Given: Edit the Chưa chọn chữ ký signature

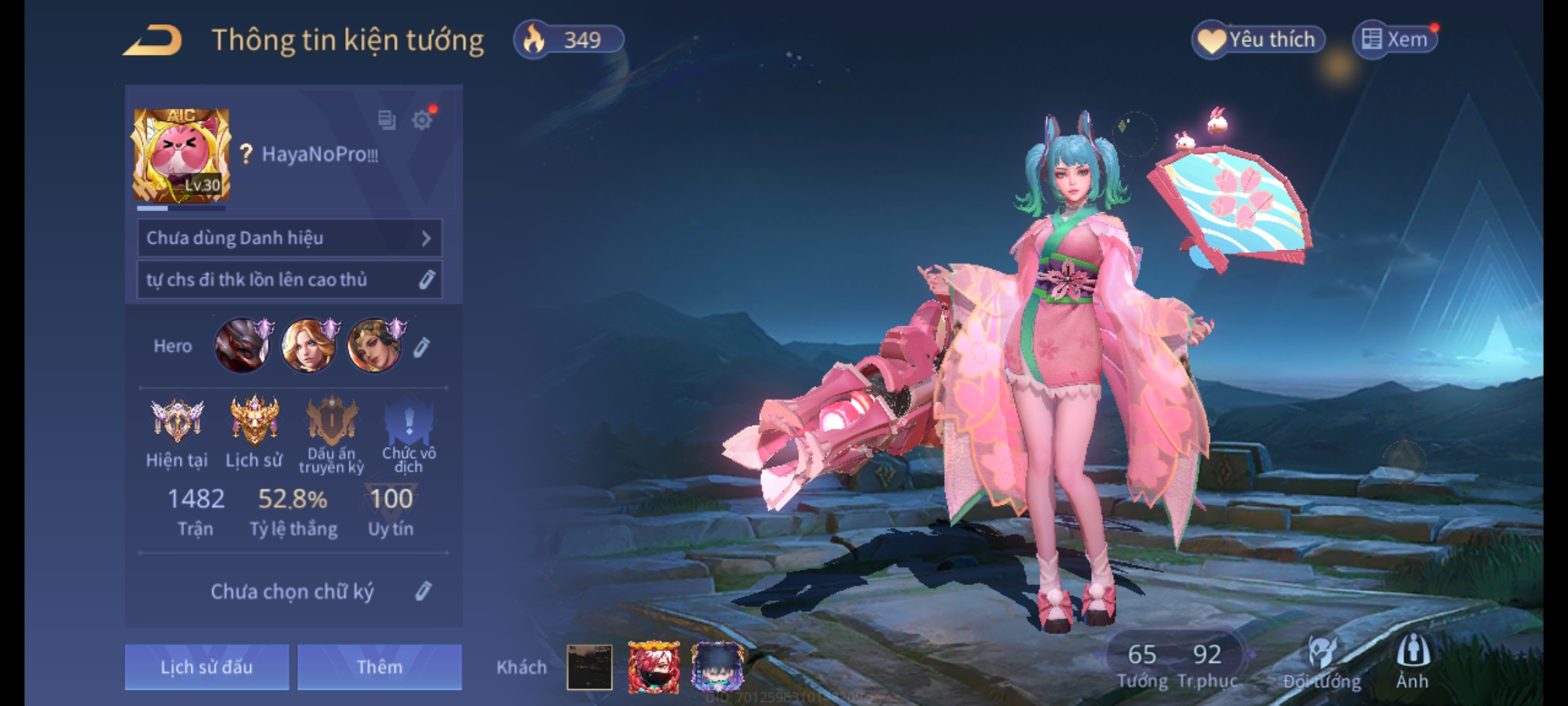Looking at the screenshot, I should [423, 591].
